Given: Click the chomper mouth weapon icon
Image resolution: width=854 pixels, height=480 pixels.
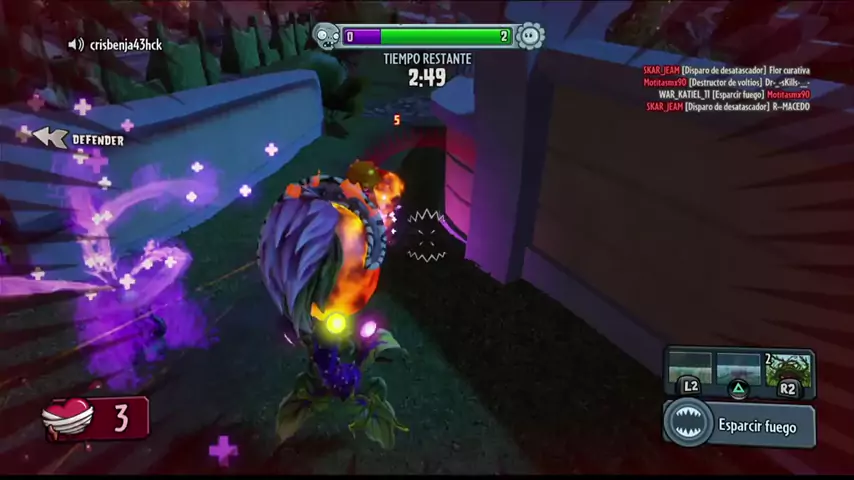Looking at the screenshot, I should [689, 425].
